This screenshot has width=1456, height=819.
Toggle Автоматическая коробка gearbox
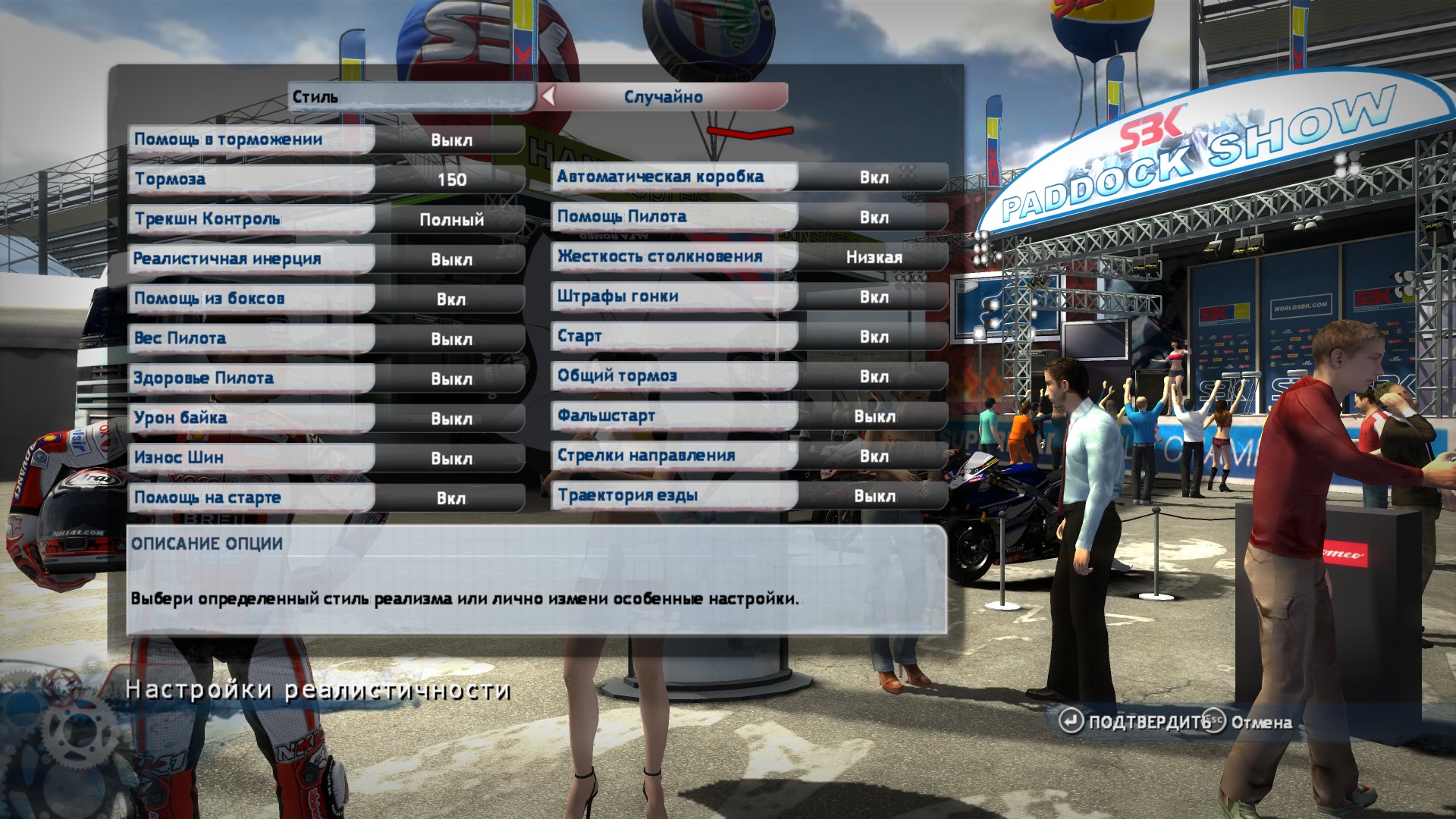coord(749,177)
